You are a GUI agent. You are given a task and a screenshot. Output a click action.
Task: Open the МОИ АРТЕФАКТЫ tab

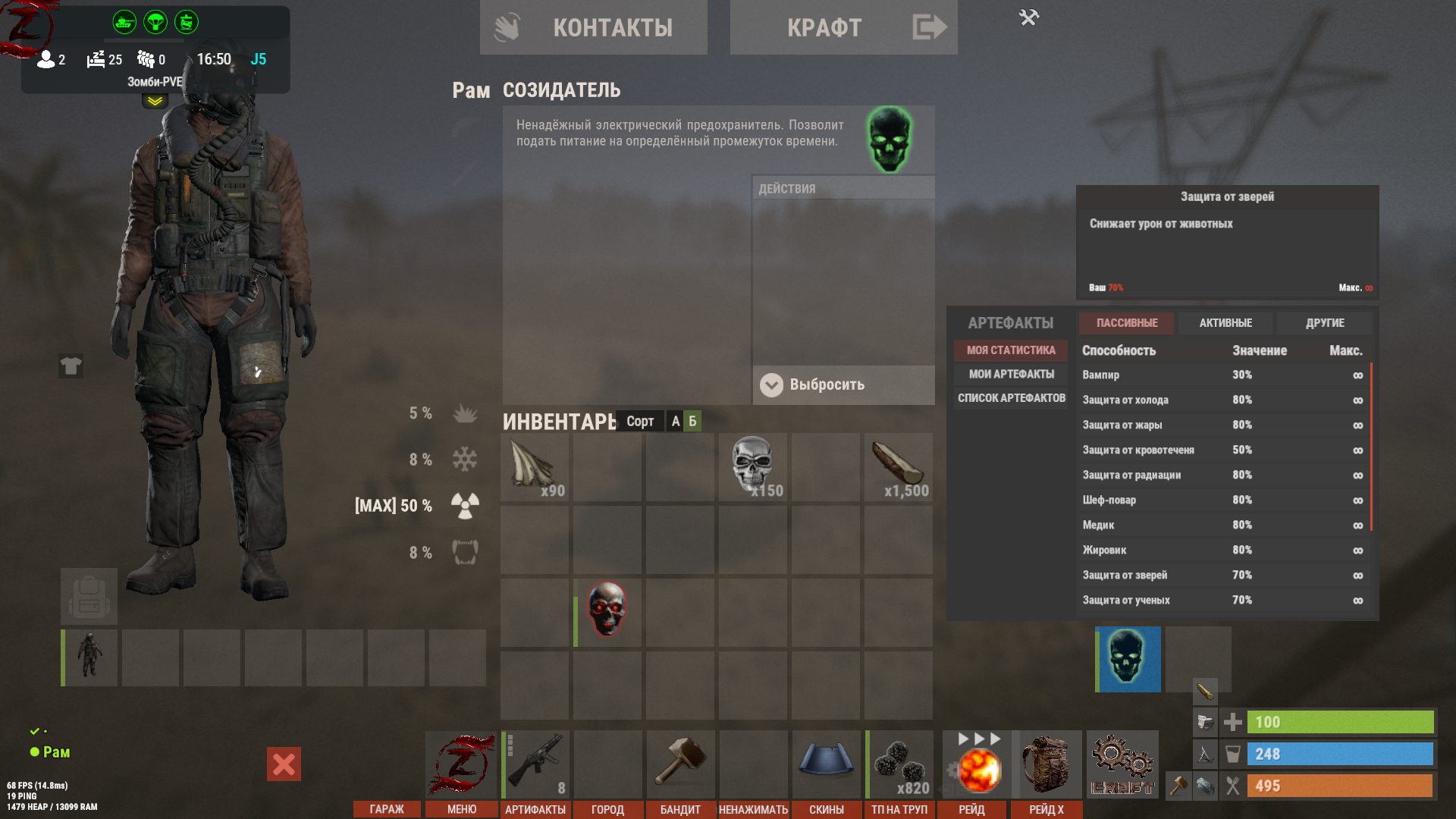click(1013, 374)
